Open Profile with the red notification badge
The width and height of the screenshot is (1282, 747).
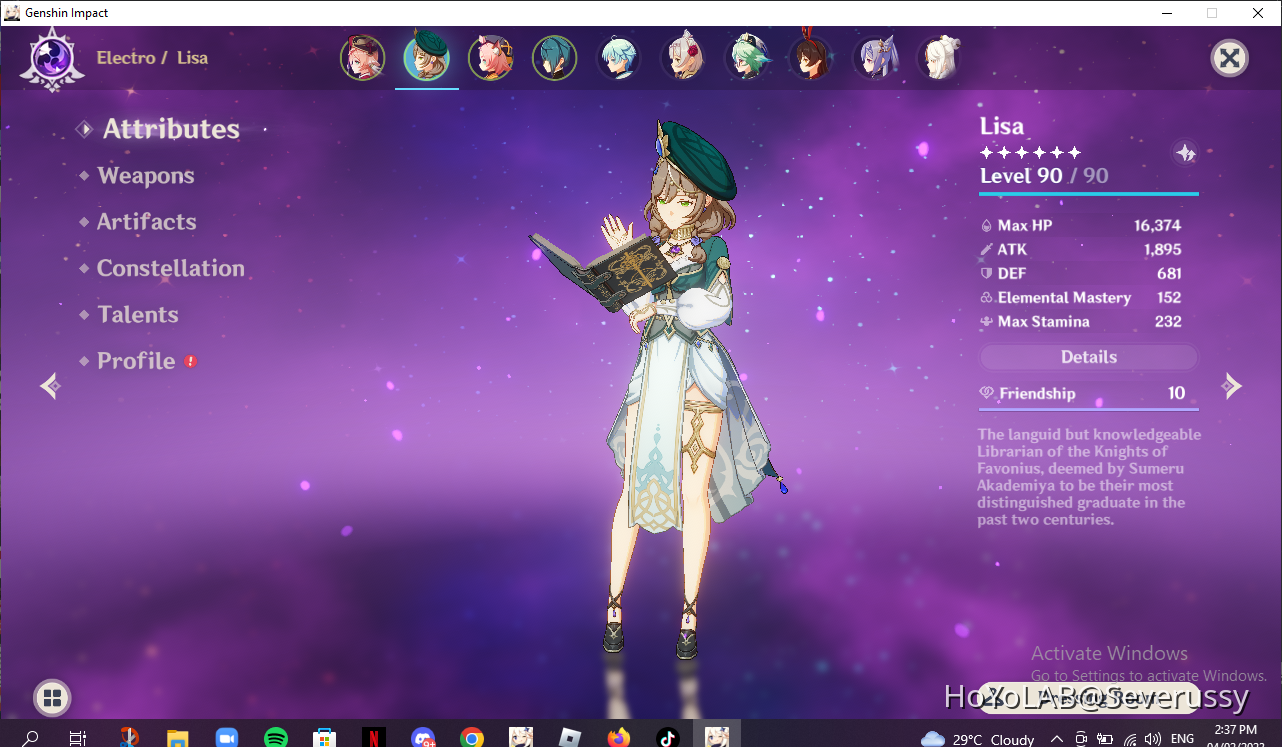(x=136, y=361)
